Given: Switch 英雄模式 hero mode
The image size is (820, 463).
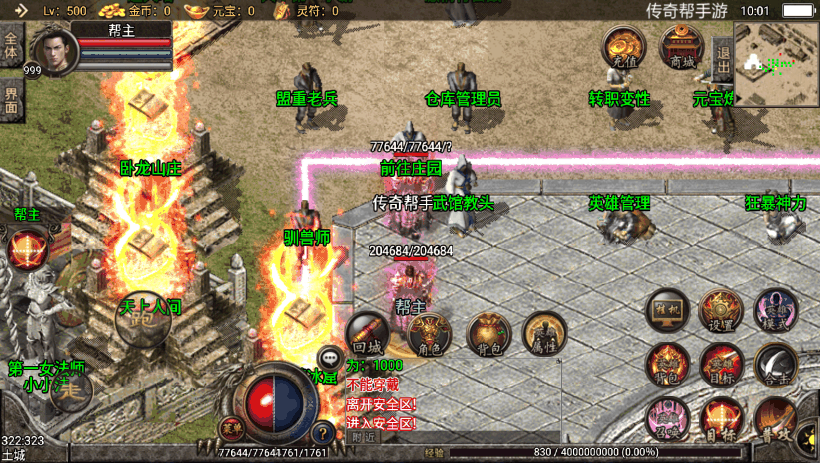Looking at the screenshot, I should point(774,310).
